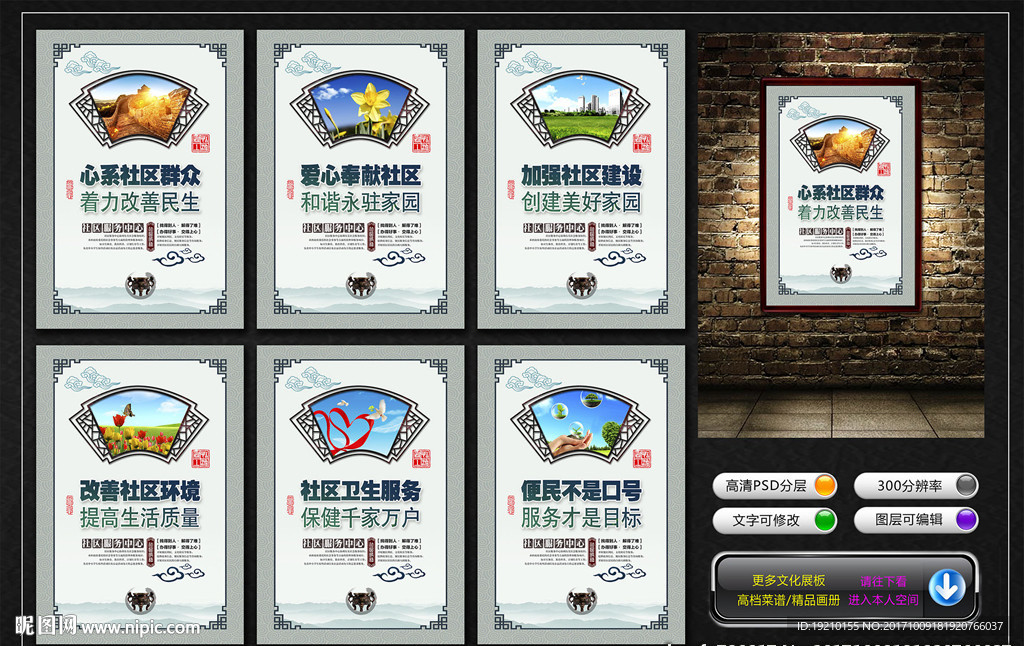Screen dimensions: 1024x646
Task: Open the 社区卫生服务 poster thumbnail
Action: (x=360, y=495)
